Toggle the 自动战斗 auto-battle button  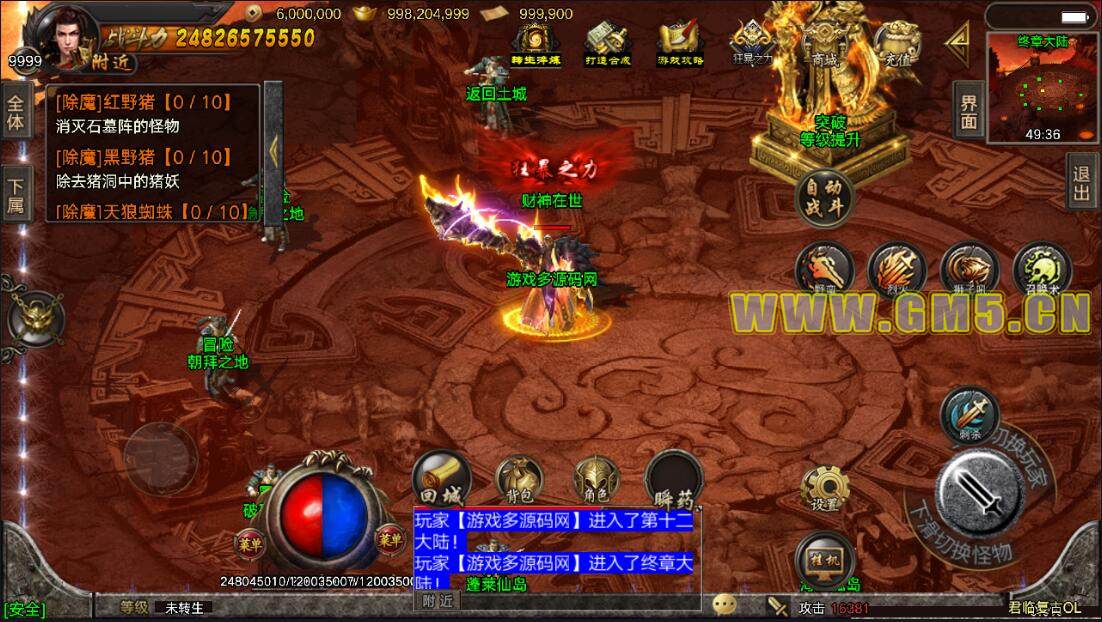pyautogui.click(x=824, y=197)
